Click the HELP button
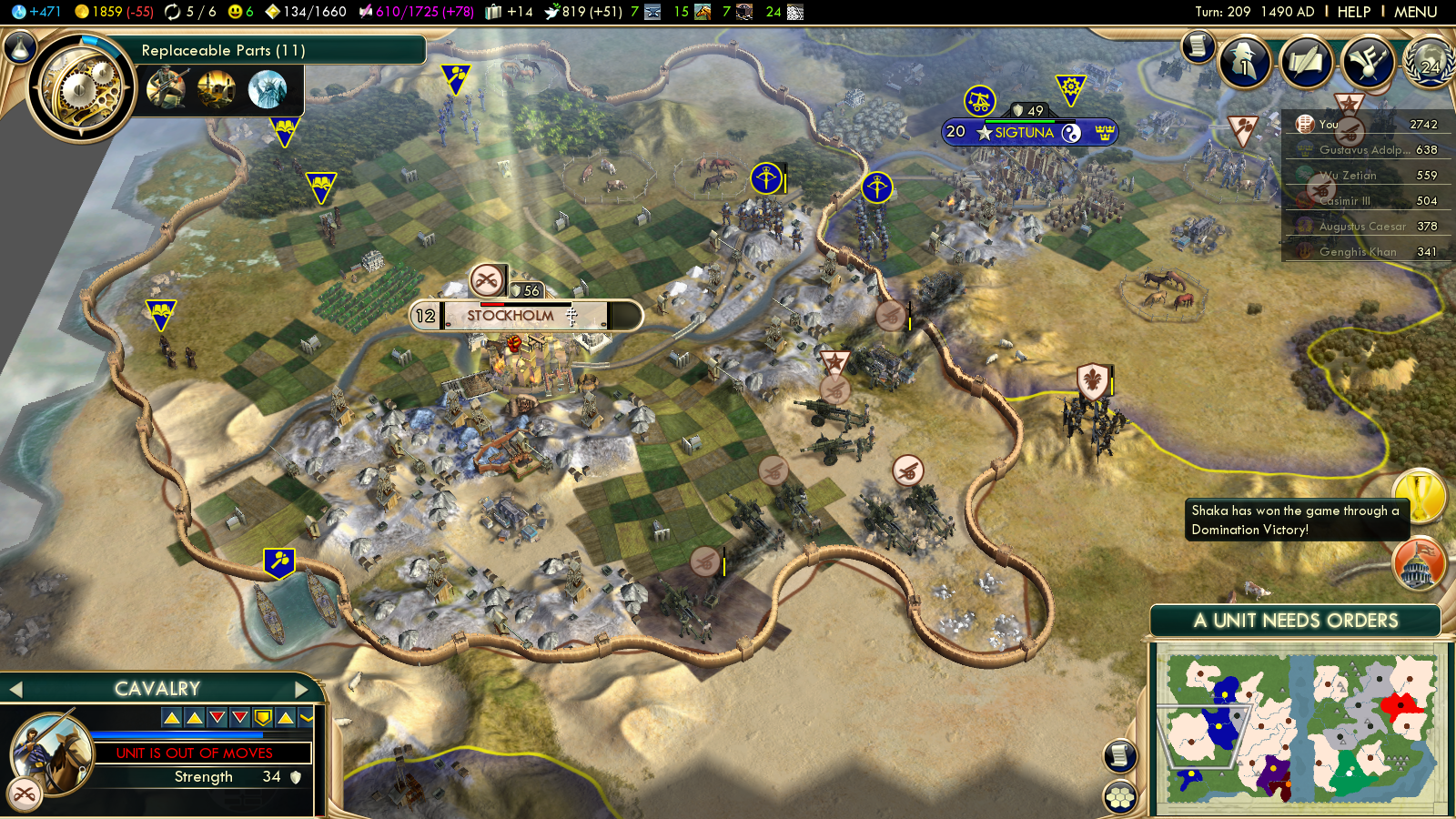Viewport: 1456px width, 819px height. pos(1353,12)
